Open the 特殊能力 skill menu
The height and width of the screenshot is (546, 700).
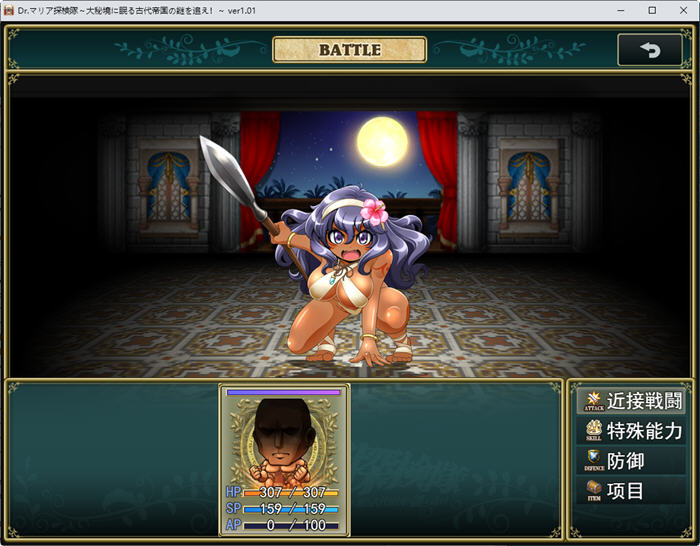631,431
